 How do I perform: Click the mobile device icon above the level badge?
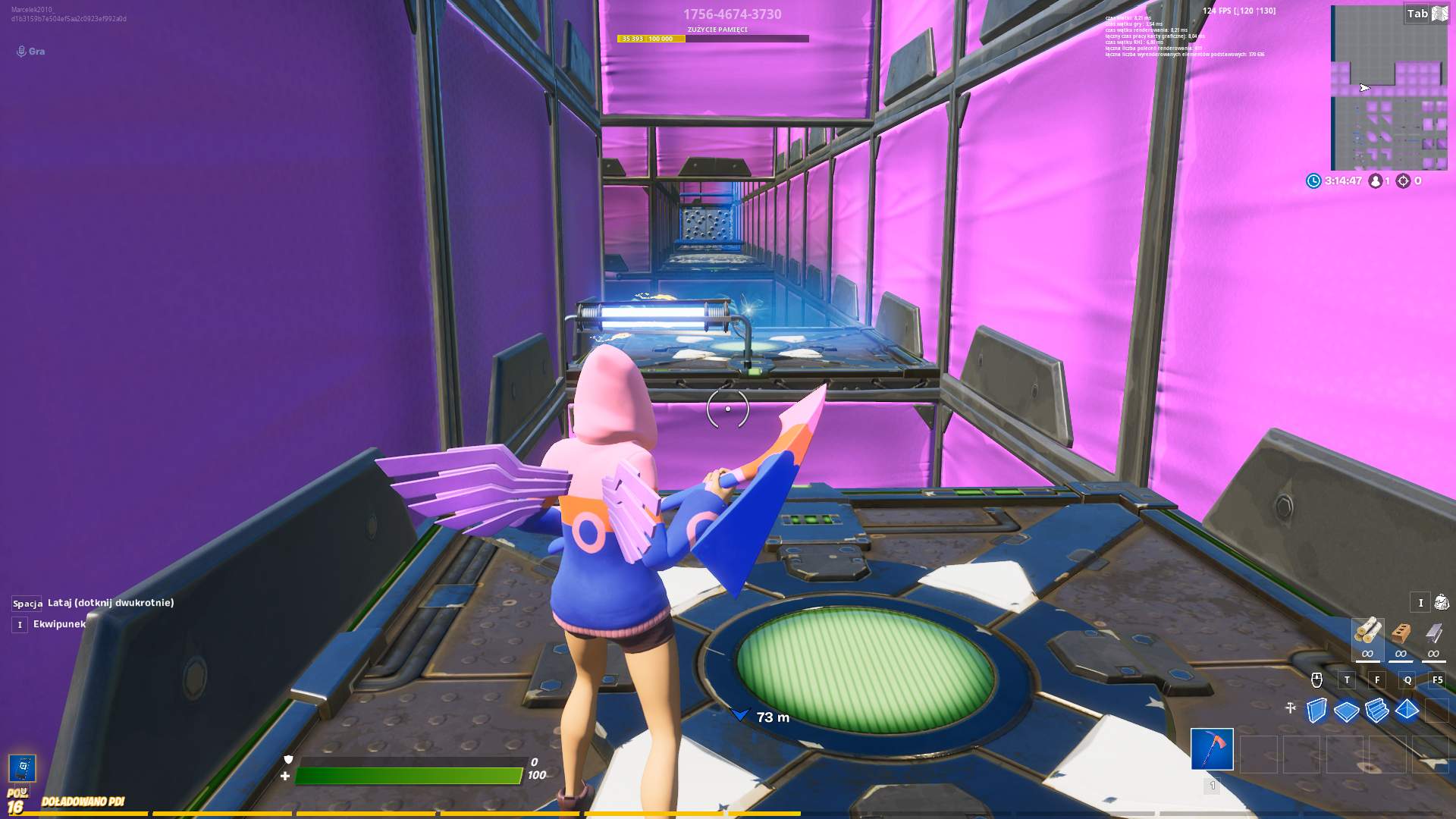(23, 767)
